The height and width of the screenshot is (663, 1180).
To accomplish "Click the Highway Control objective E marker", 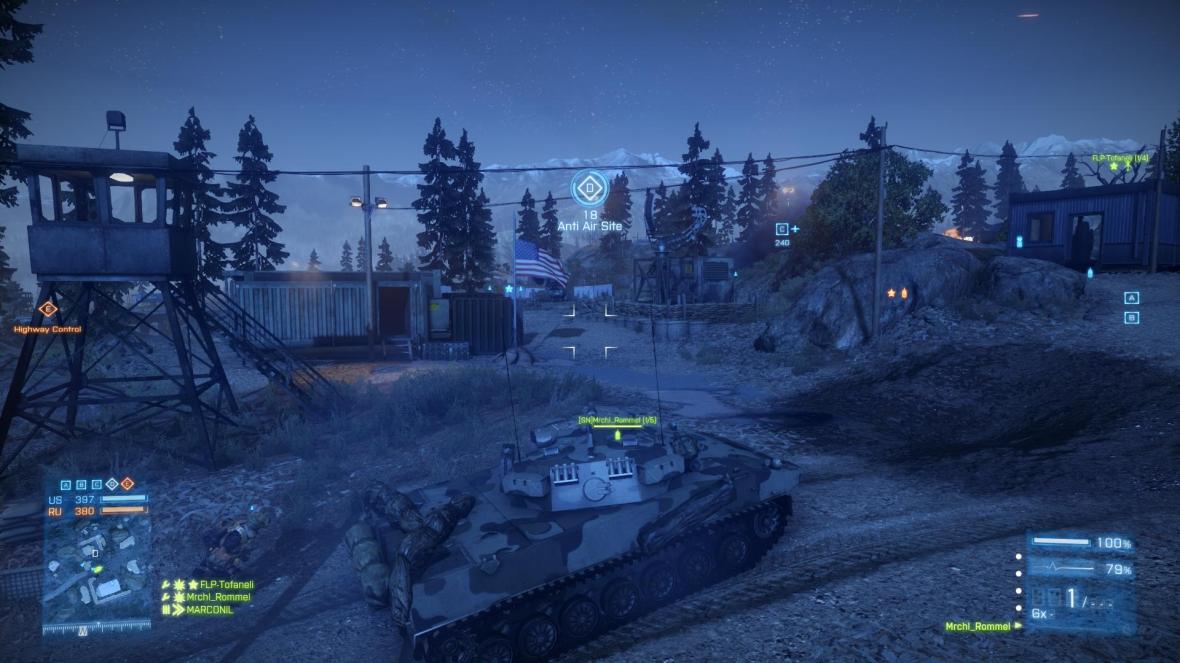I will pyautogui.click(x=47, y=309).
